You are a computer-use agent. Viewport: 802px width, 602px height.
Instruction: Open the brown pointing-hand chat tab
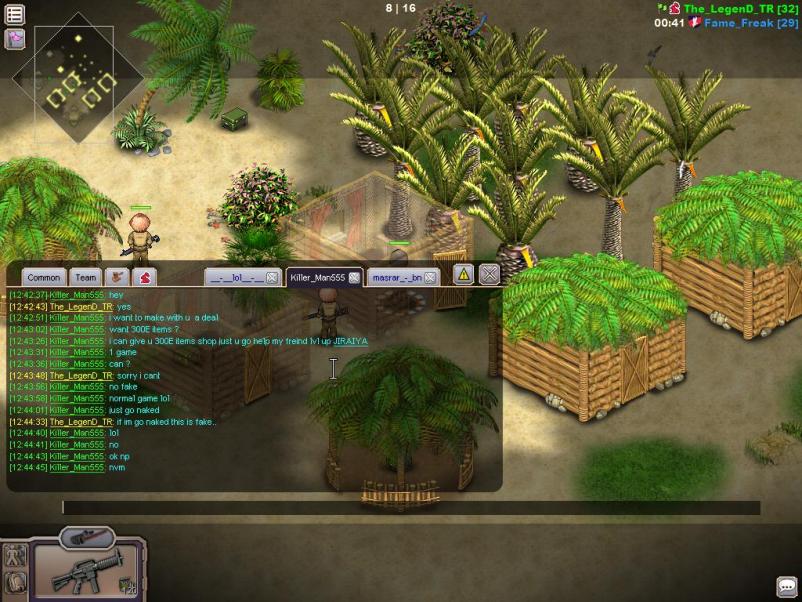[118, 277]
